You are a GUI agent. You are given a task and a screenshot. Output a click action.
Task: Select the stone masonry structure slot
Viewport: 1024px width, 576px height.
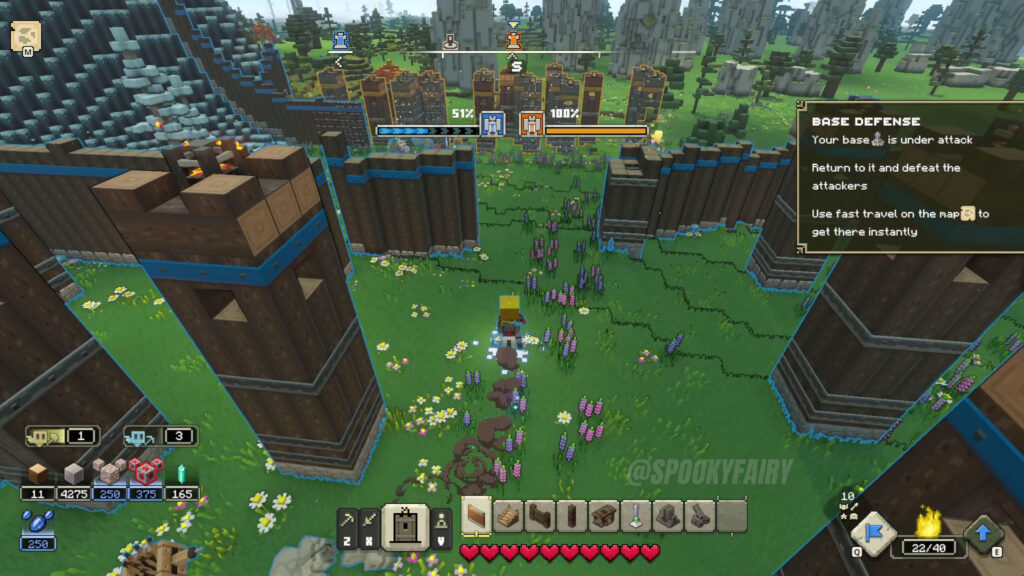[x=668, y=515]
